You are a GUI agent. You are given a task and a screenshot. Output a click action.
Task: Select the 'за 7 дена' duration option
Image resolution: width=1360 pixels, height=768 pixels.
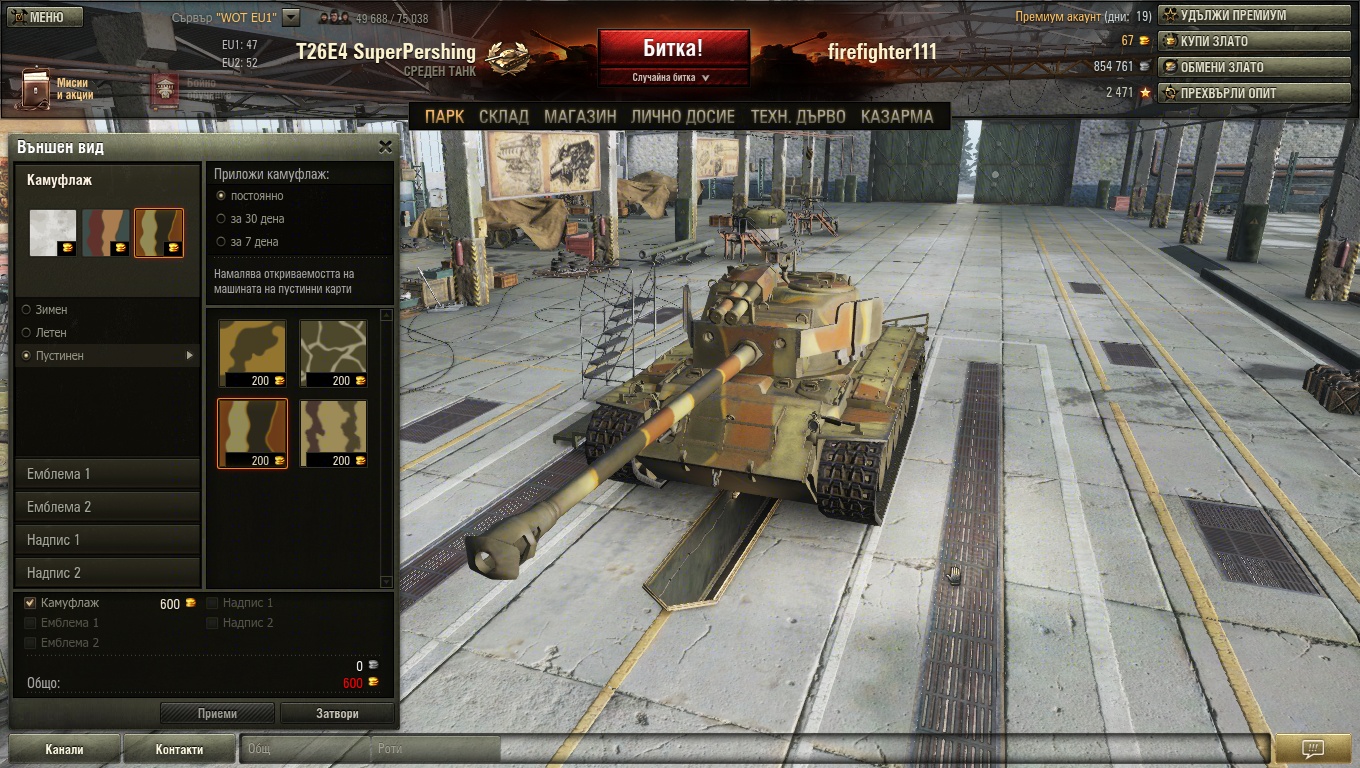222,242
